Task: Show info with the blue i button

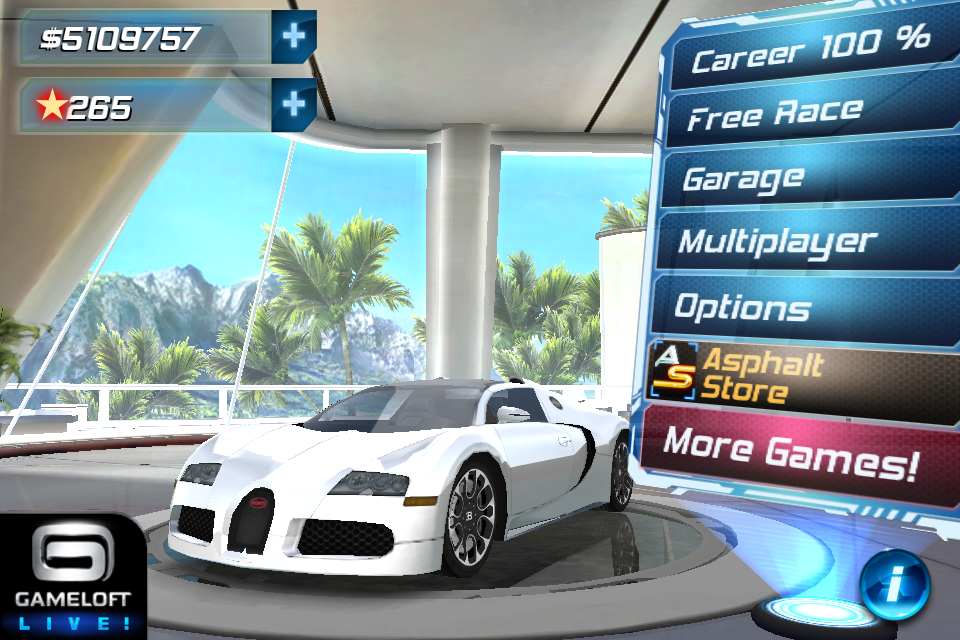Action: click(894, 582)
